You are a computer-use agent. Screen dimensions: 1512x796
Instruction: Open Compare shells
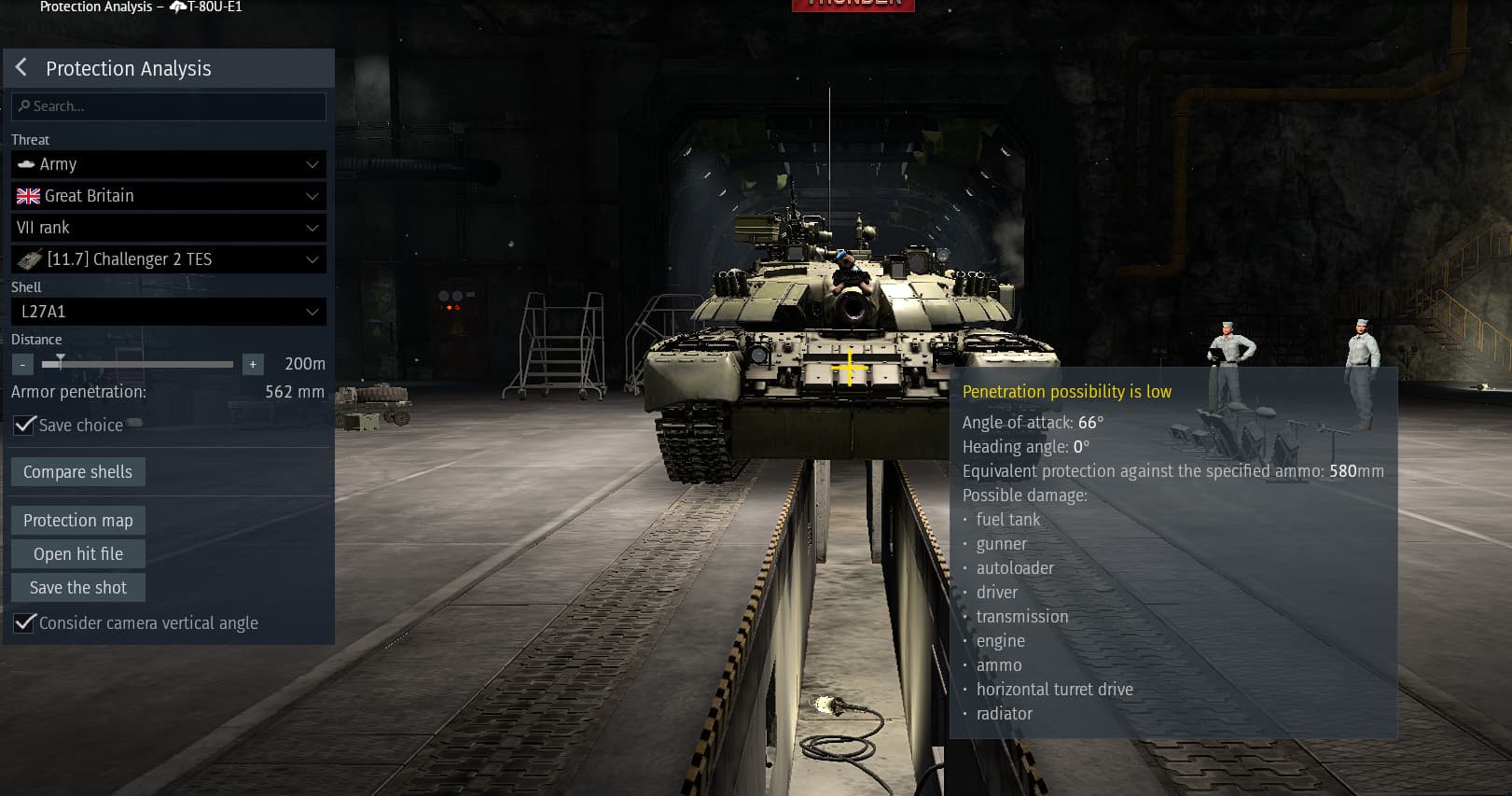(x=77, y=472)
